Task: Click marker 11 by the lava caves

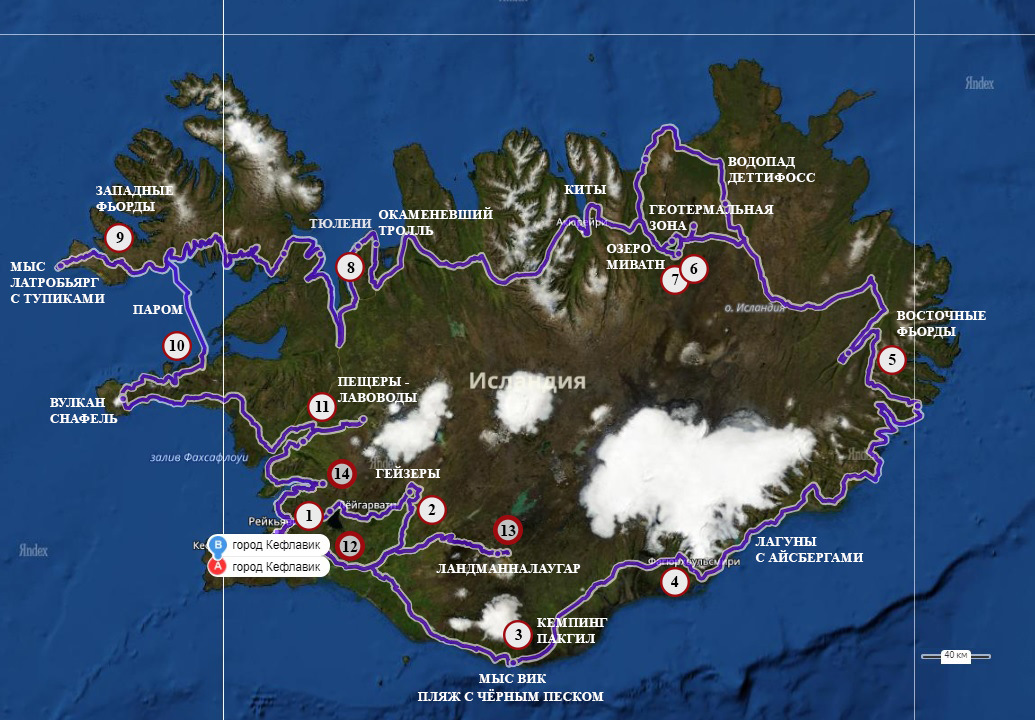Action: [321, 406]
